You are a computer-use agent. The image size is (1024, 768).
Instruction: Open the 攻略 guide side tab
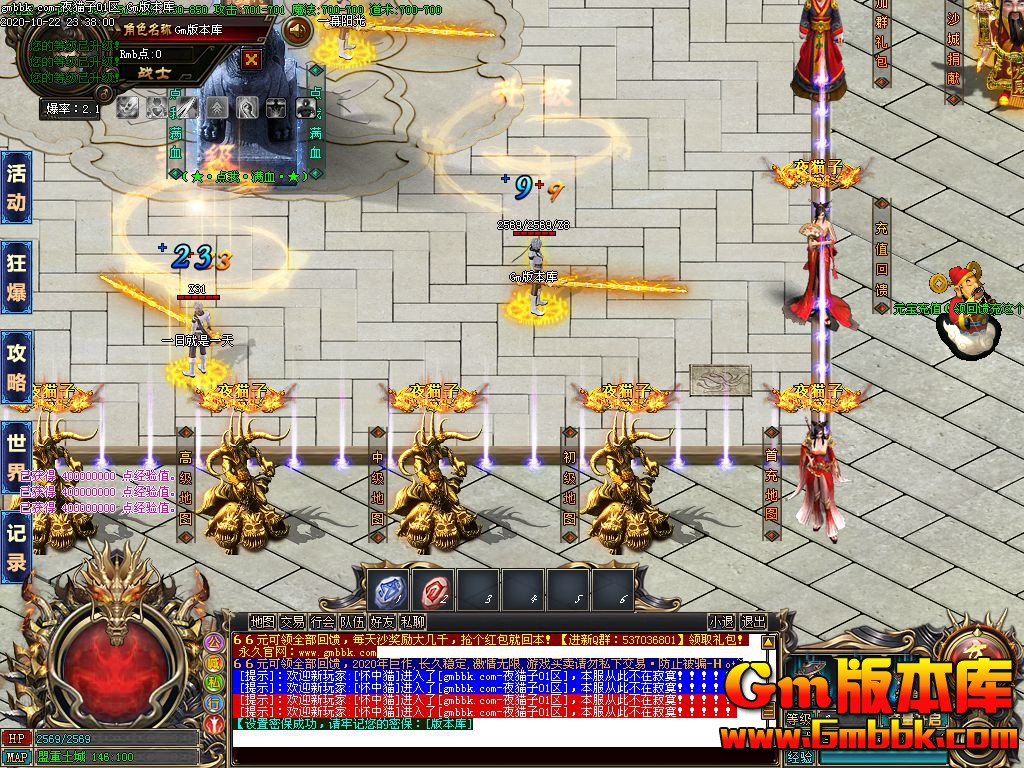click(x=17, y=367)
